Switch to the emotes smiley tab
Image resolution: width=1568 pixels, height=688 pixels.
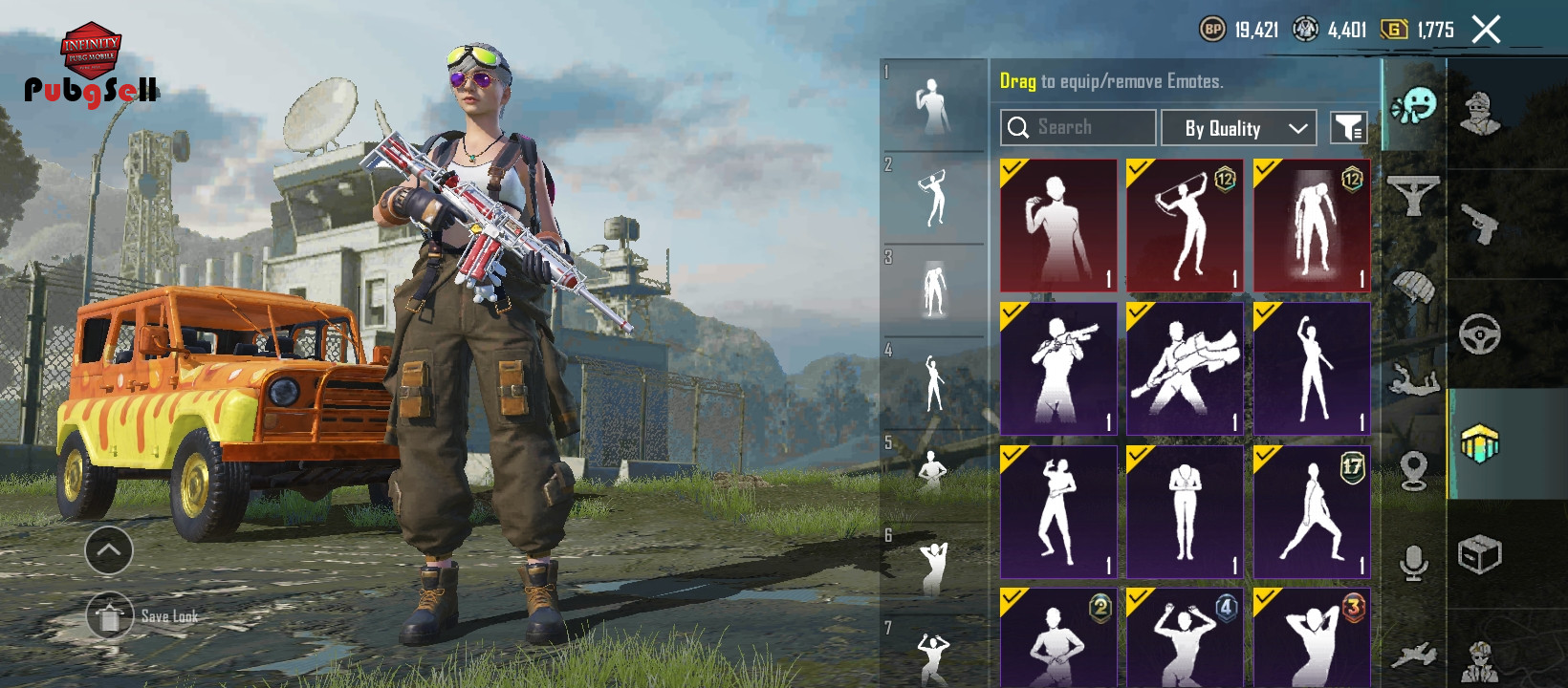pyautogui.click(x=1414, y=105)
